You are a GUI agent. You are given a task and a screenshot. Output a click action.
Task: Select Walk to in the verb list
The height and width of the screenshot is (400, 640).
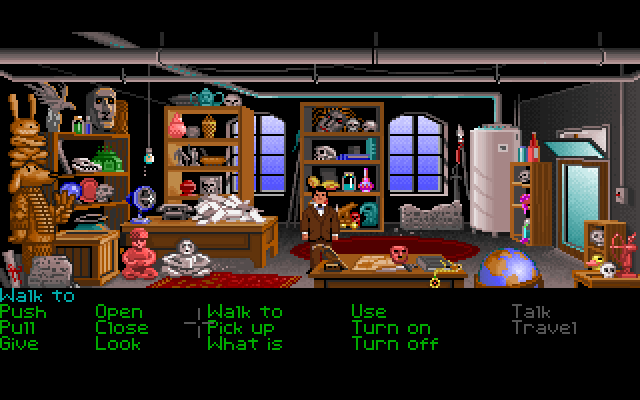coord(245,312)
